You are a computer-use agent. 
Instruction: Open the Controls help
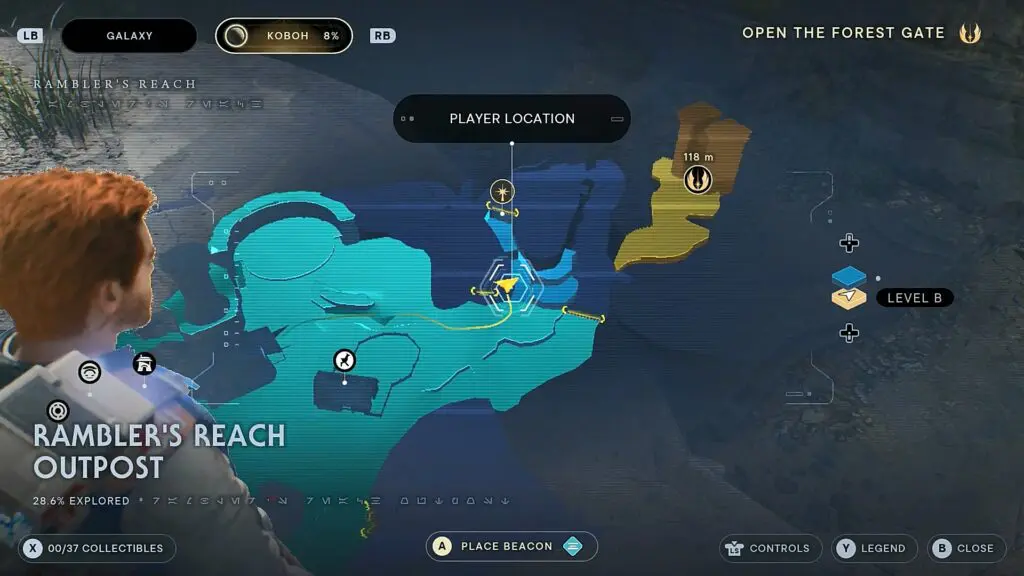click(770, 548)
